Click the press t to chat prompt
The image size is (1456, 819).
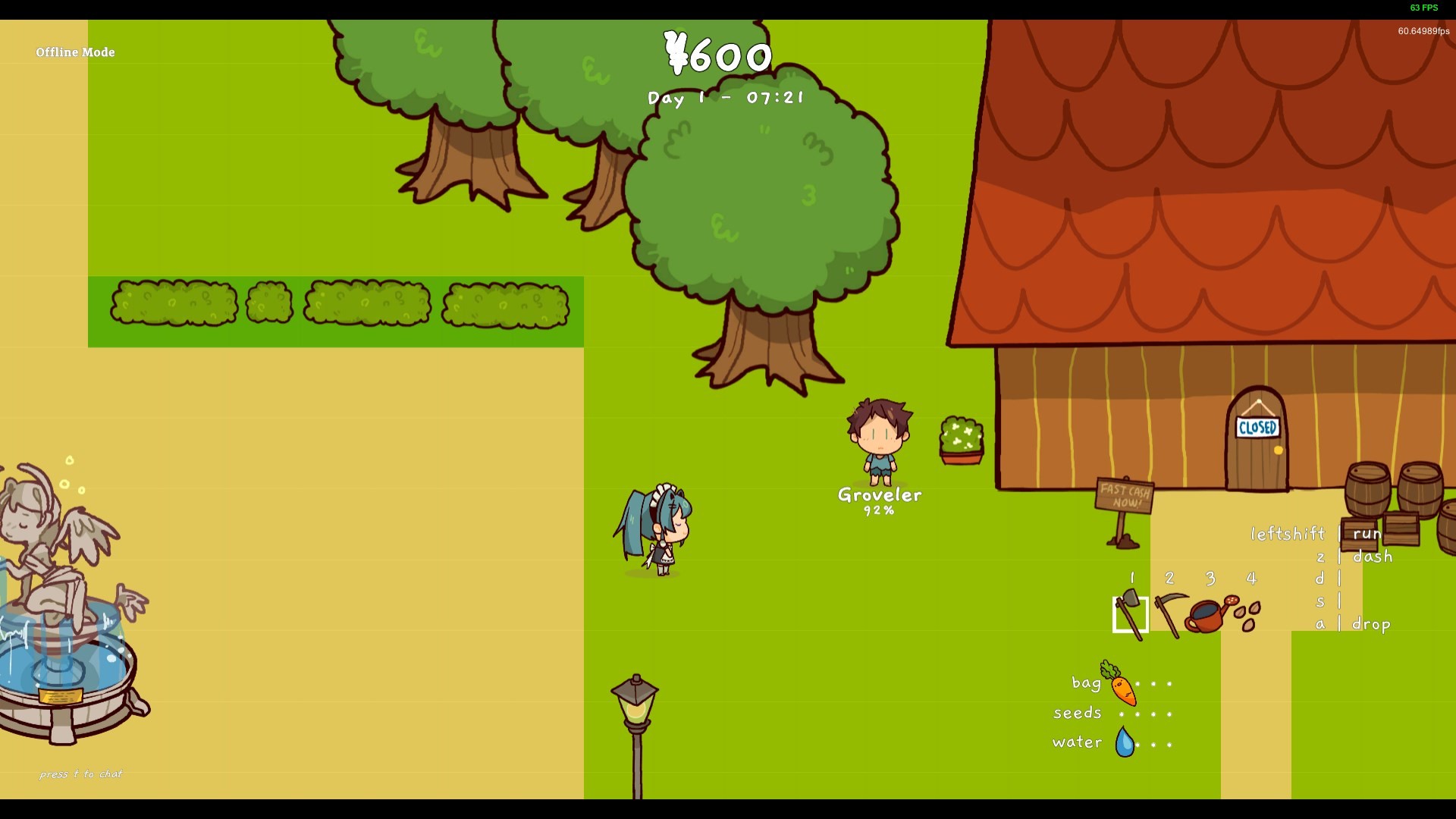(81, 773)
